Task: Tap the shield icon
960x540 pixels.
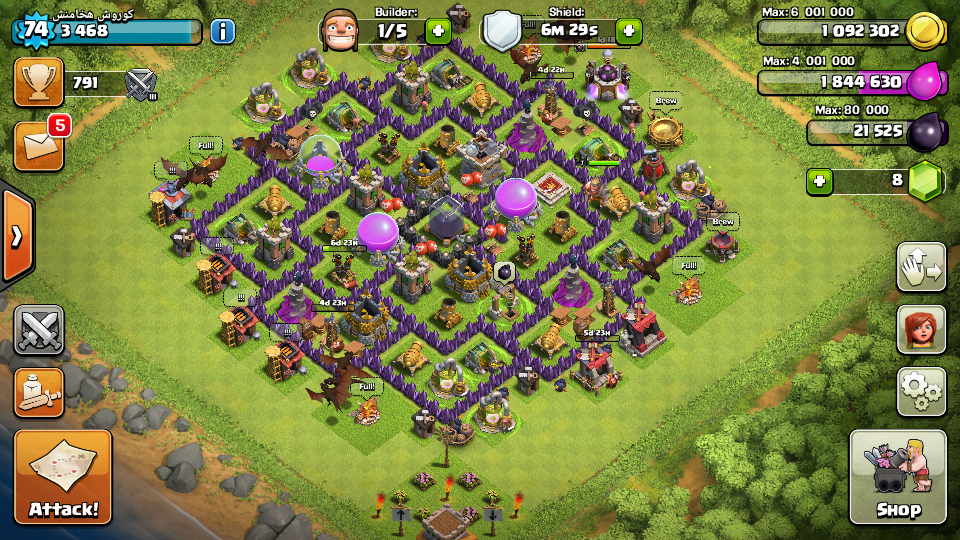Action: pyautogui.click(x=502, y=31)
